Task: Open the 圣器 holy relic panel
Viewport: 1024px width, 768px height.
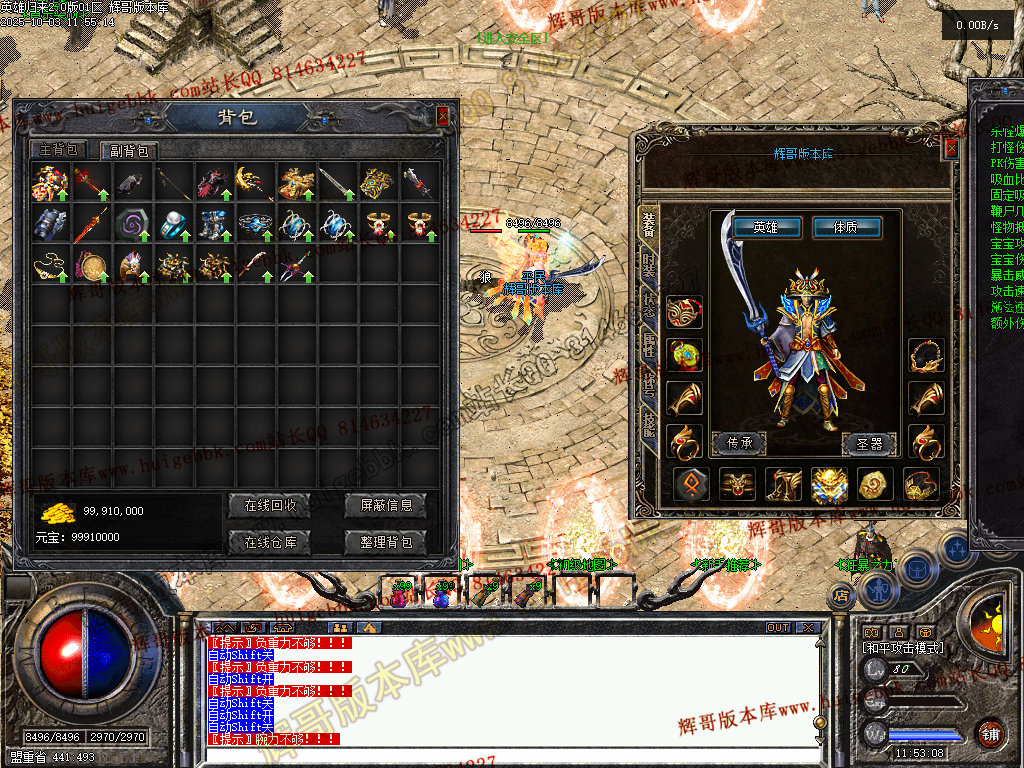Action: click(x=868, y=441)
